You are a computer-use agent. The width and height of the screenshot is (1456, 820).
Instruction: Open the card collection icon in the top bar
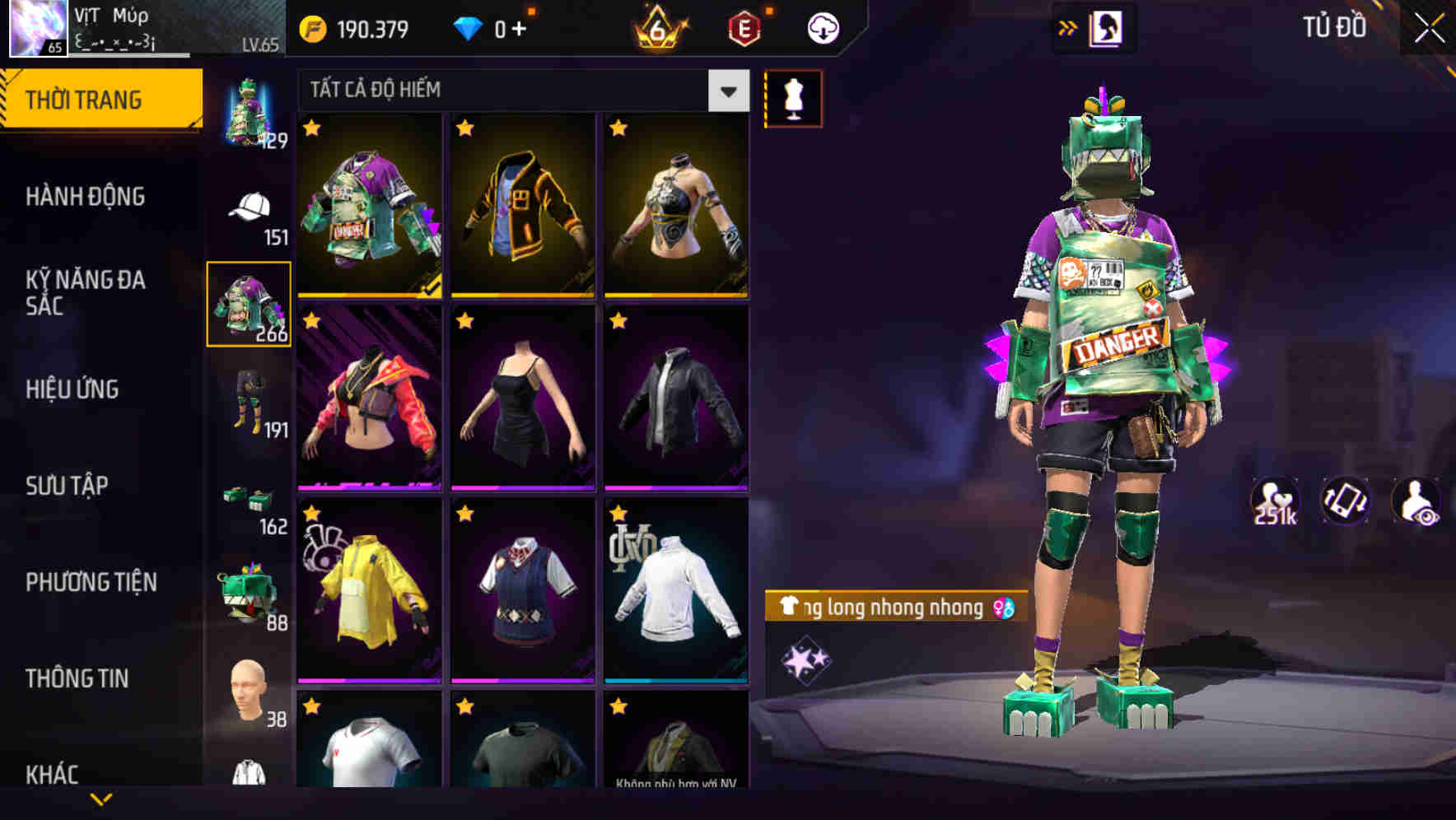pos(1108,27)
